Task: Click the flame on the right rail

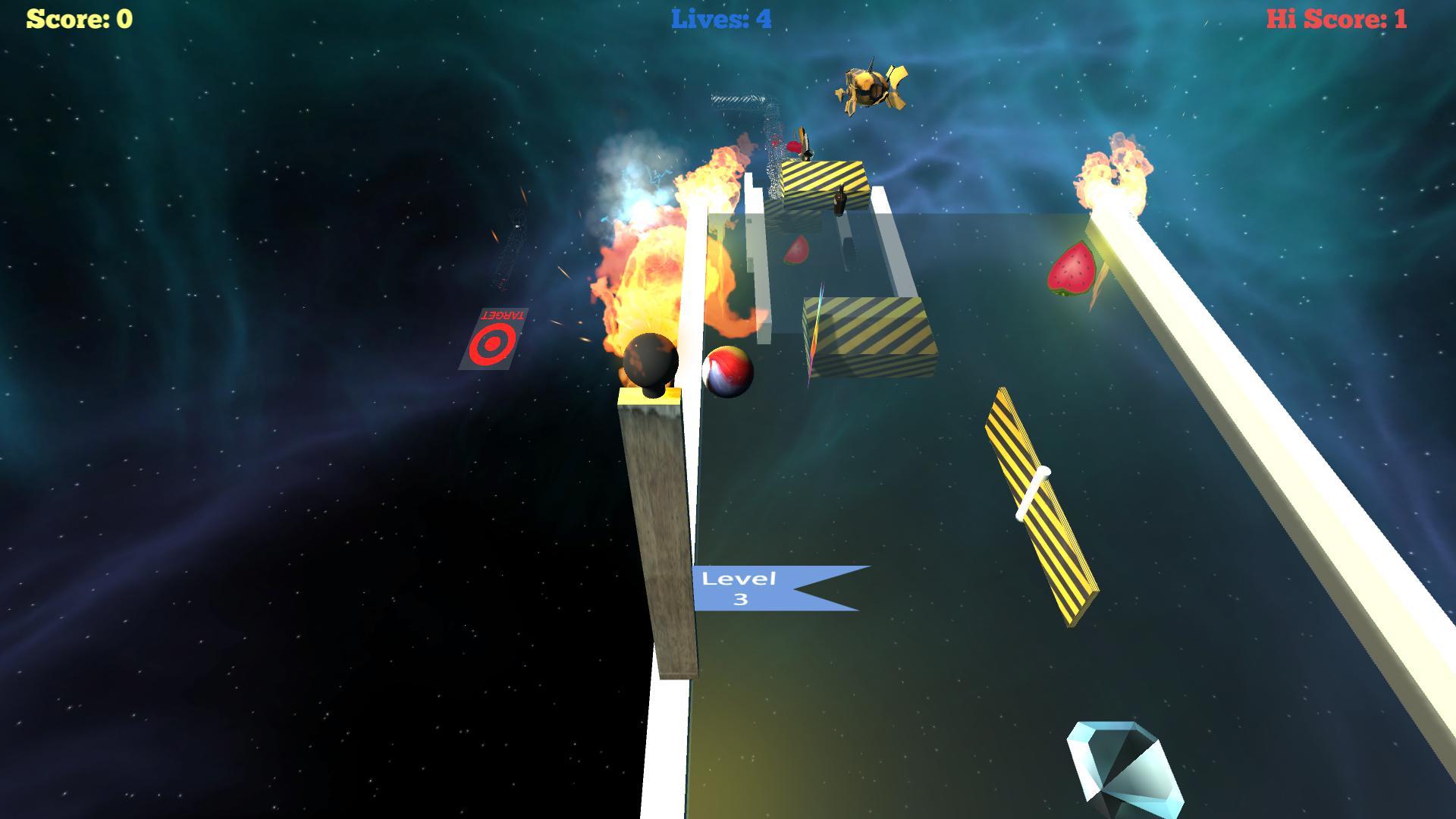Action: pos(1115,171)
